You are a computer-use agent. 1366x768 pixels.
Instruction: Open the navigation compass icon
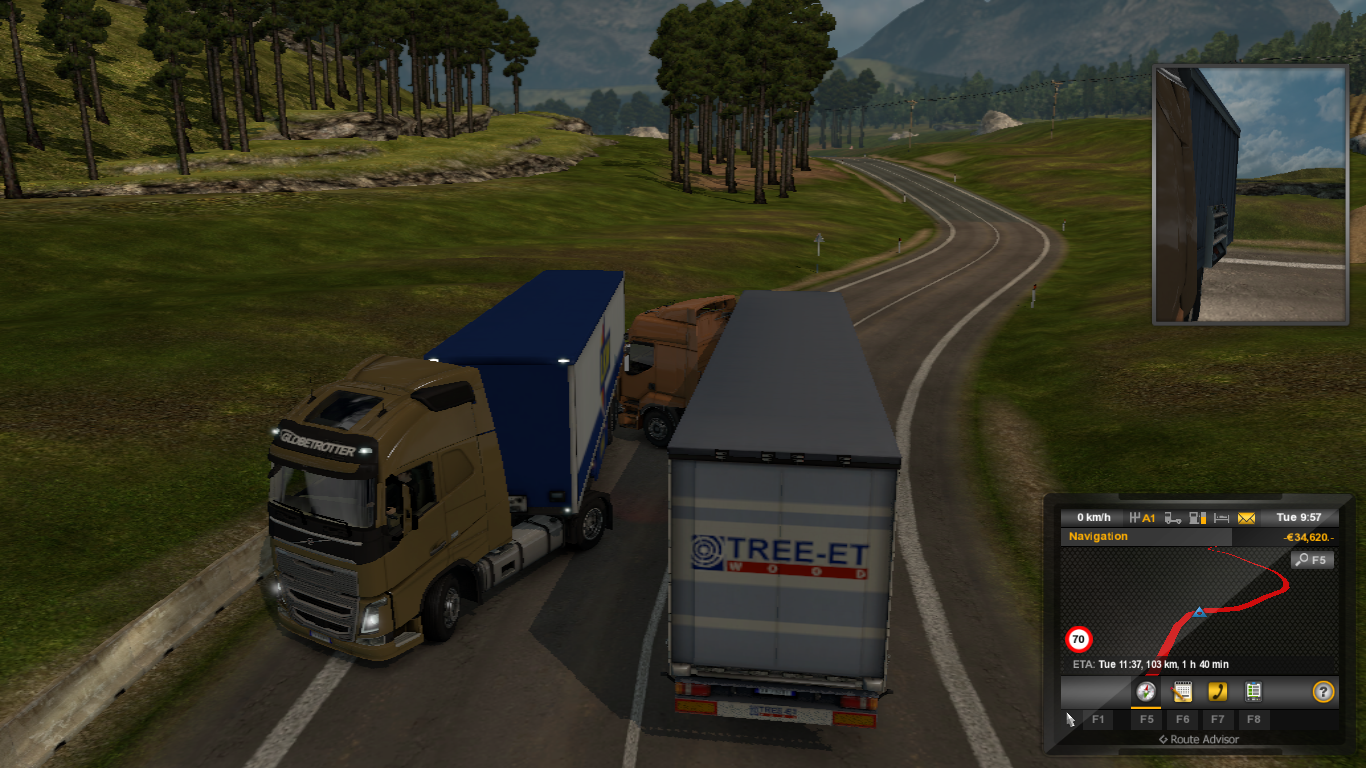tap(1146, 691)
